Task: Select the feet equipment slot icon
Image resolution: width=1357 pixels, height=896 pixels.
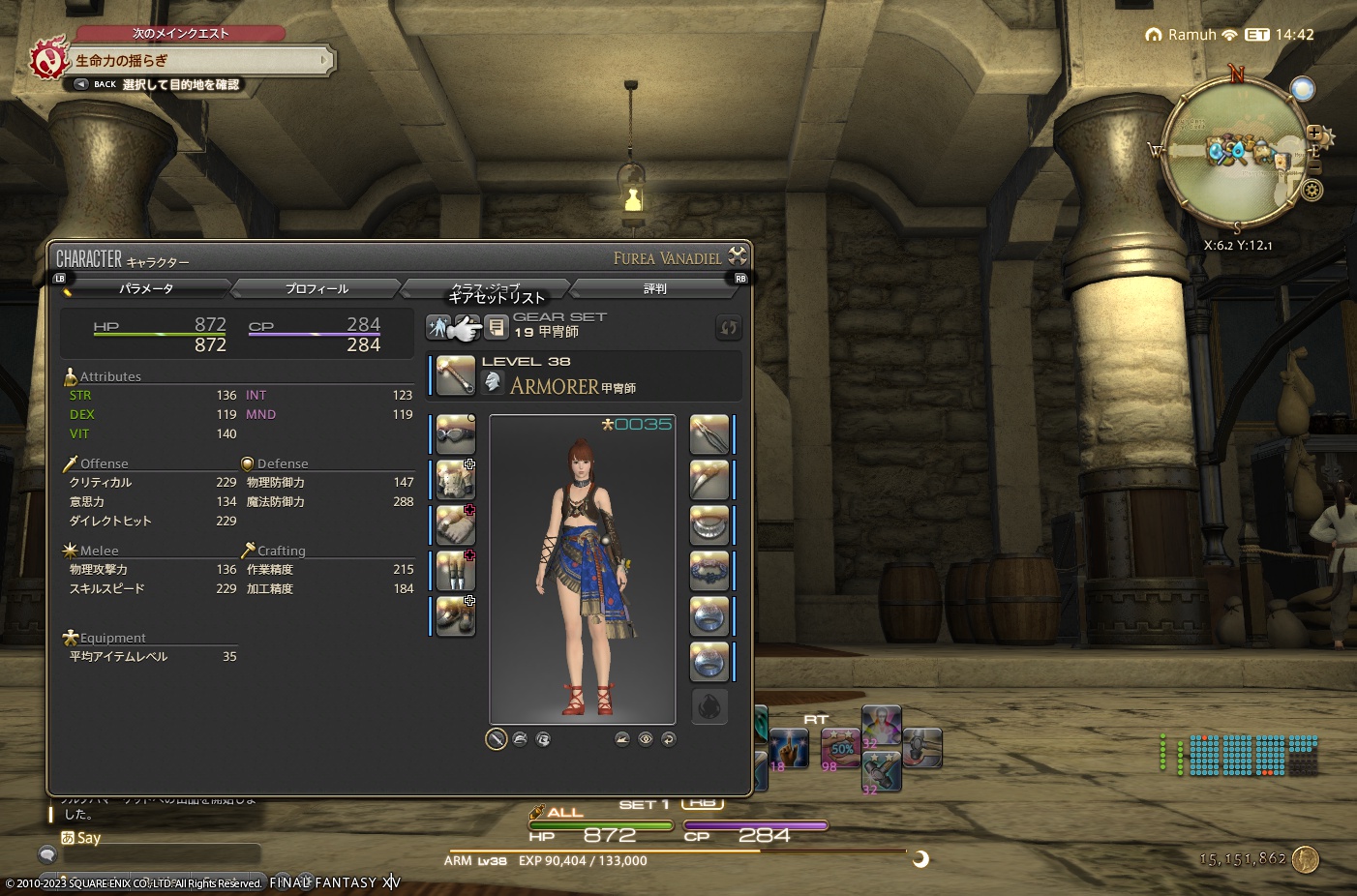Action: pyautogui.click(x=454, y=615)
